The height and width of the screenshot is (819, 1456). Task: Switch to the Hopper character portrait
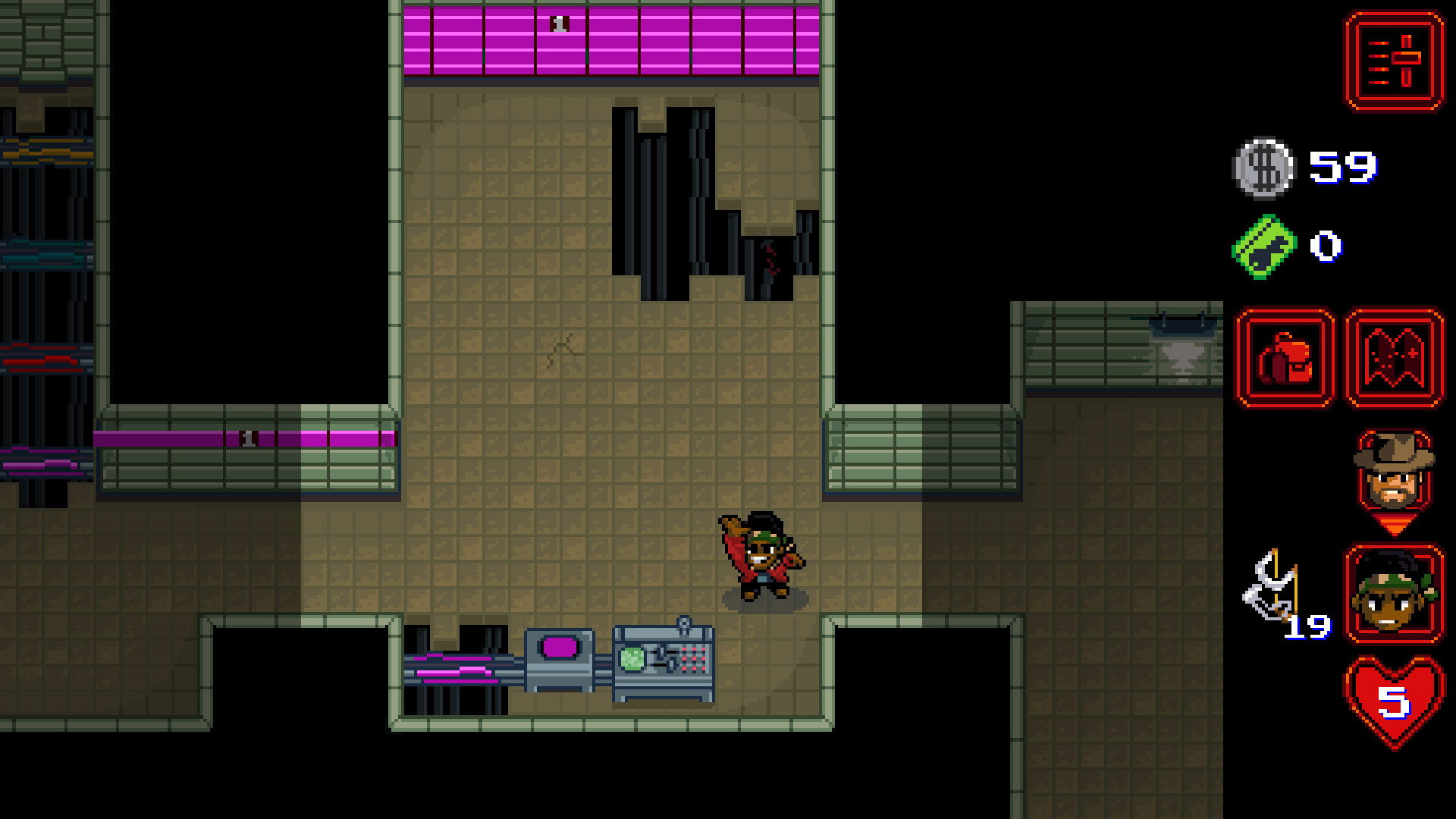point(1394,474)
